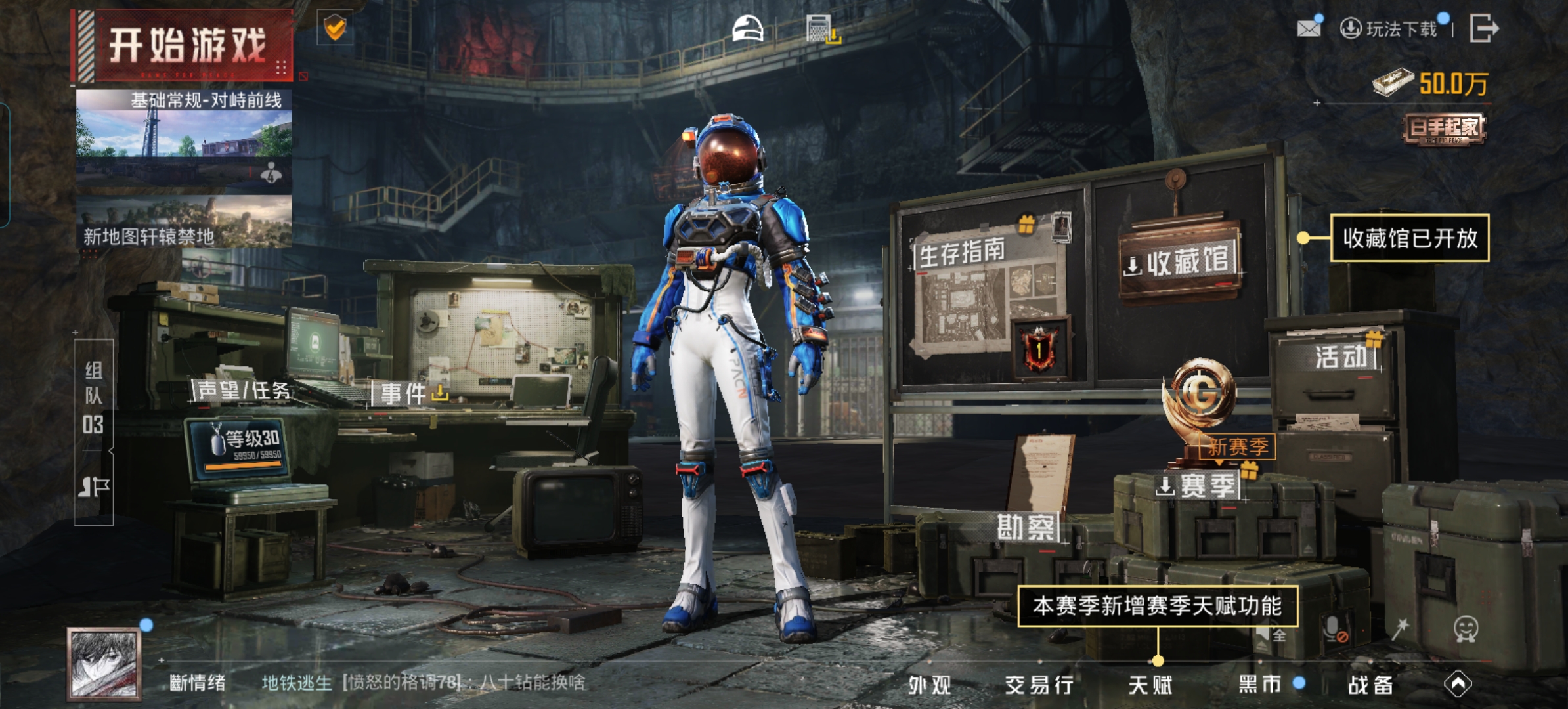Image resolution: width=1568 pixels, height=709 pixels.
Task: Open the 勘察 survey menu
Action: pyautogui.click(x=1026, y=526)
